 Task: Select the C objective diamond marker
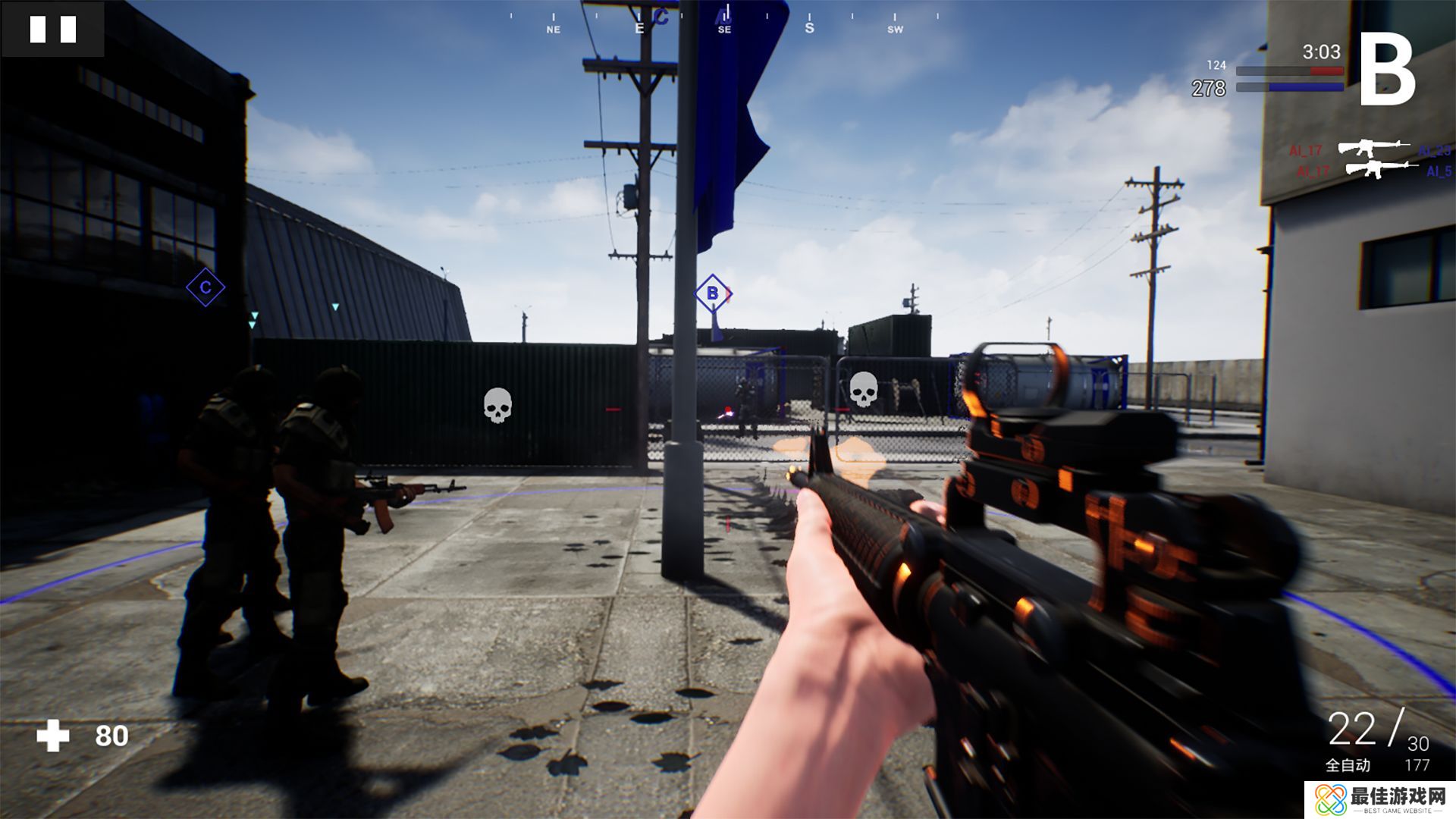[205, 287]
